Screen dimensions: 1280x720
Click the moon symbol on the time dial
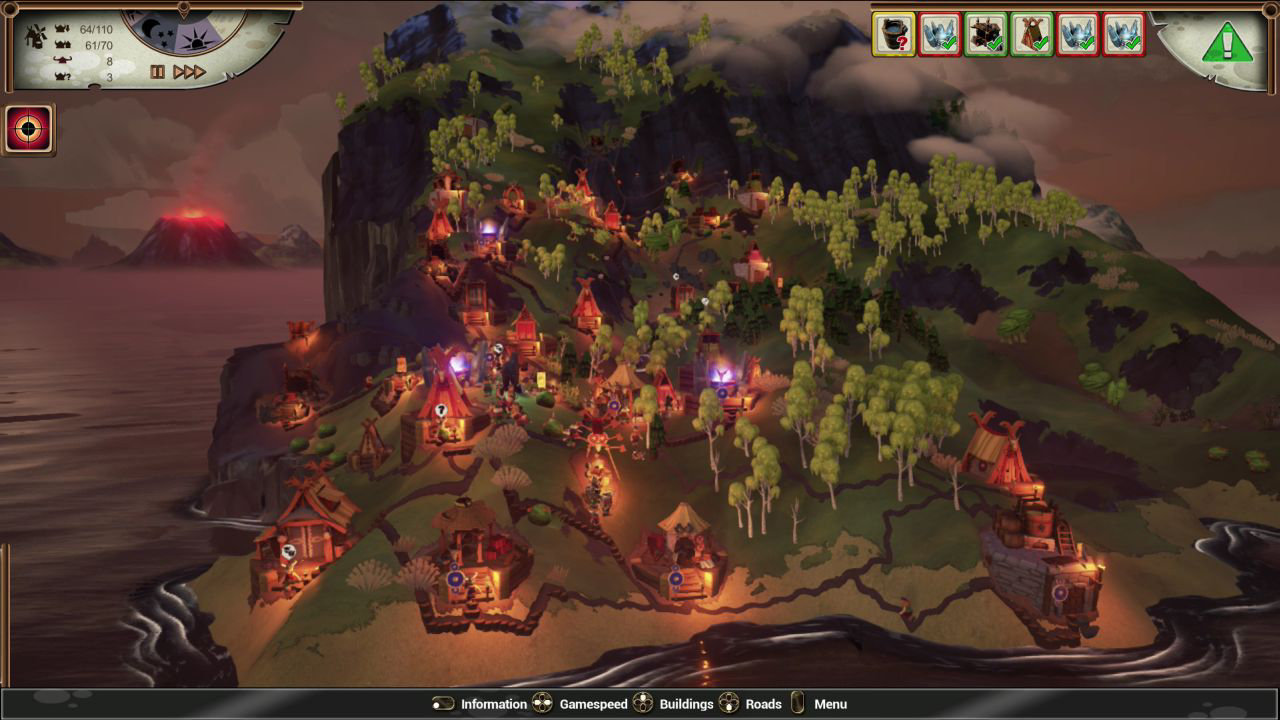point(147,28)
